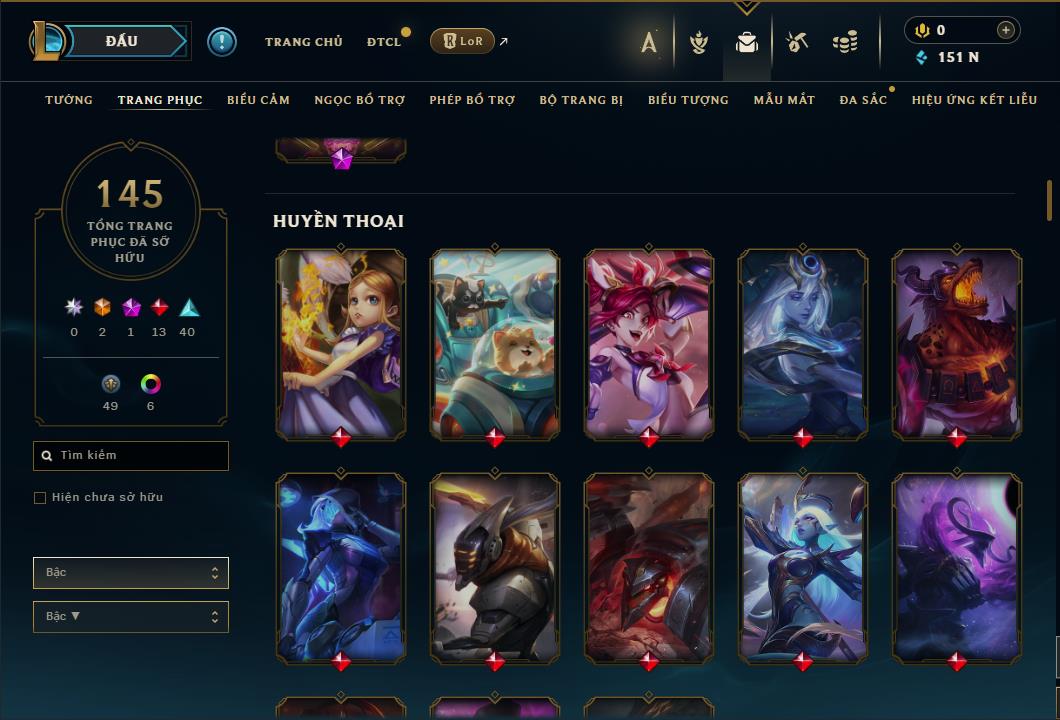The image size is (1060, 720).
Task: Open the store coins icon
Action: [x=845, y=42]
